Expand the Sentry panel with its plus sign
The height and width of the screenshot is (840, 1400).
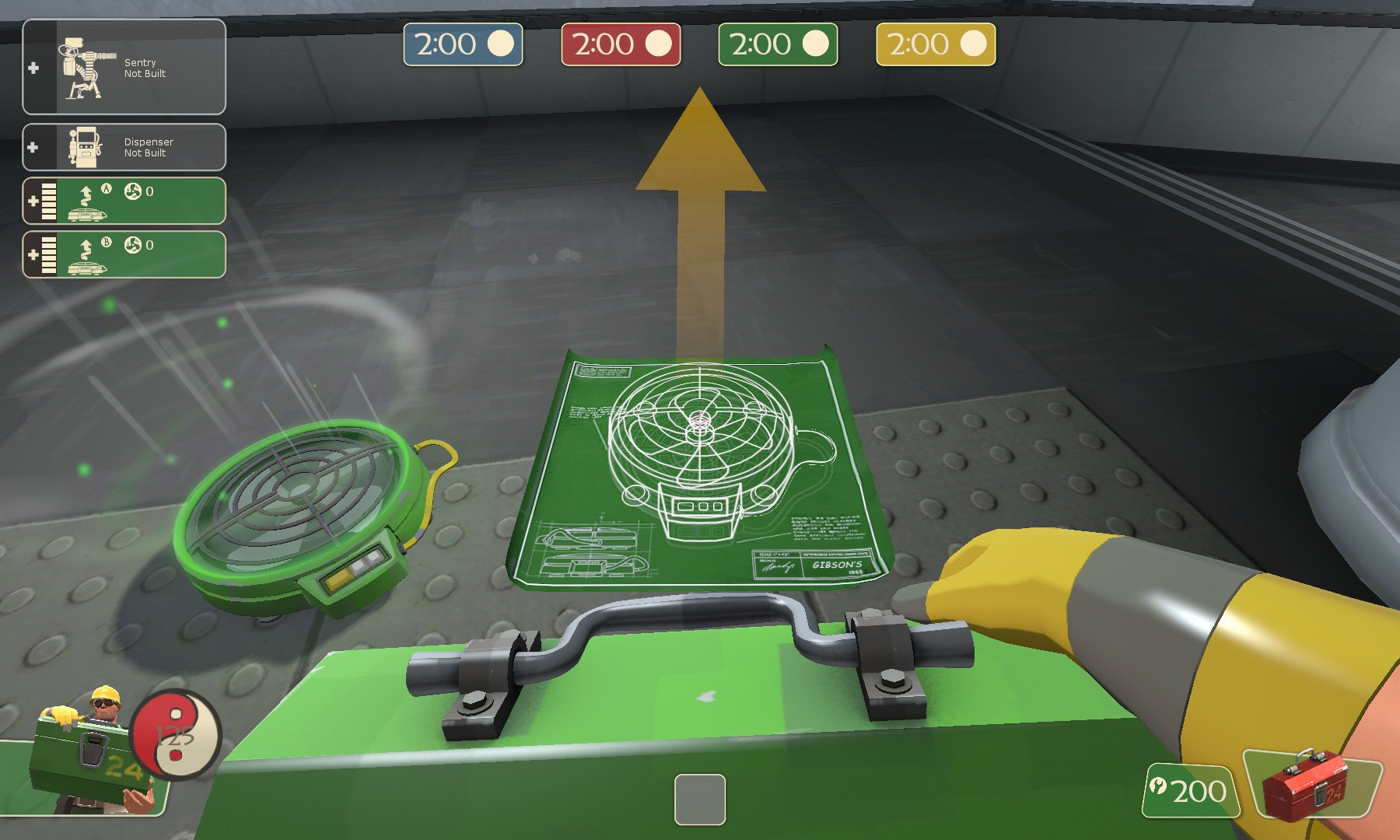pyautogui.click(x=33, y=68)
